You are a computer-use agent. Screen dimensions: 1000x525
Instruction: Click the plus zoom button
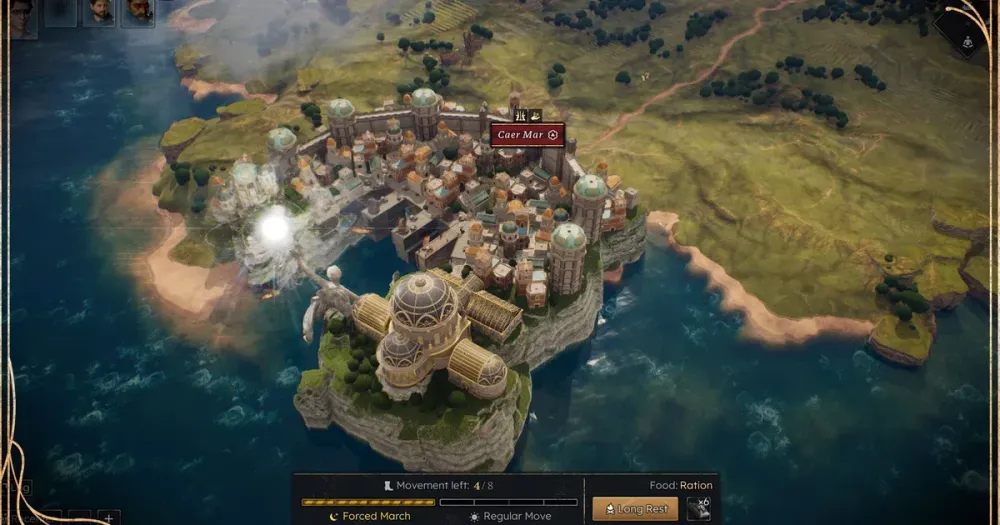click(x=108, y=517)
